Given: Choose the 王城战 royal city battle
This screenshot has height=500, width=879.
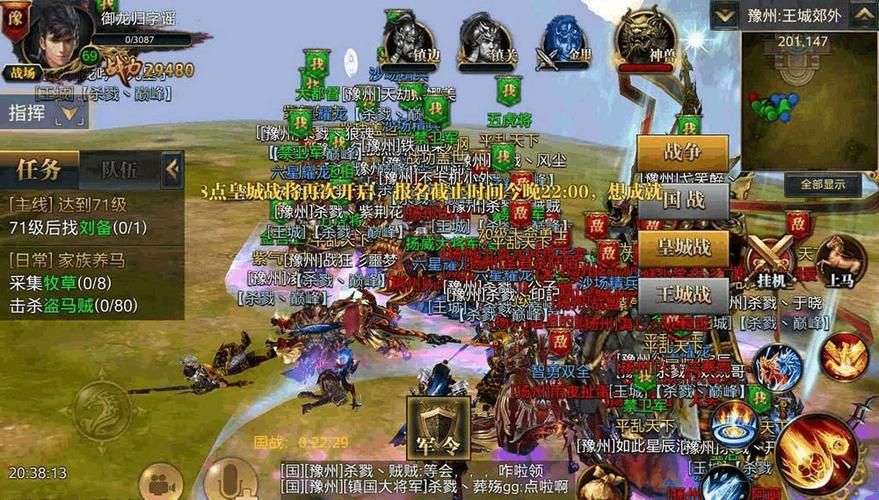Looking at the screenshot, I should (x=682, y=295).
